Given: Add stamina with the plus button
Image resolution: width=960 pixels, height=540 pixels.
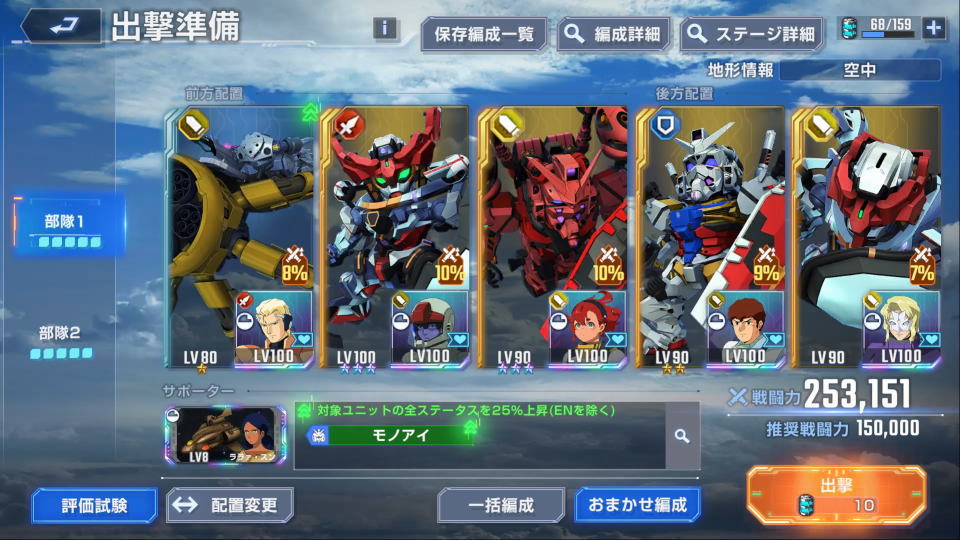Looking at the screenshot, I should (x=934, y=28).
